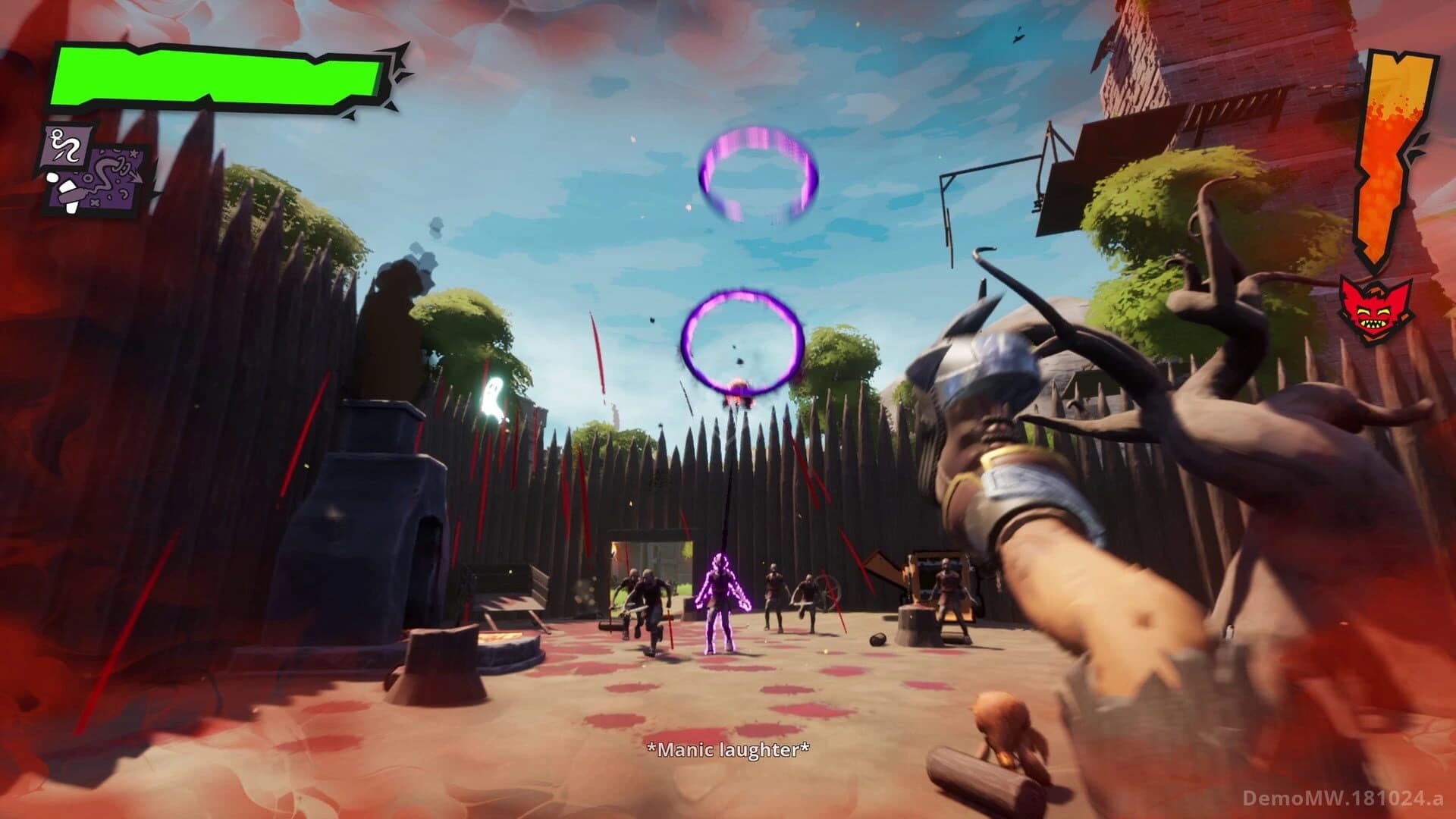
Task: Tap the lower purple portal ring
Action: pyautogui.click(x=742, y=343)
